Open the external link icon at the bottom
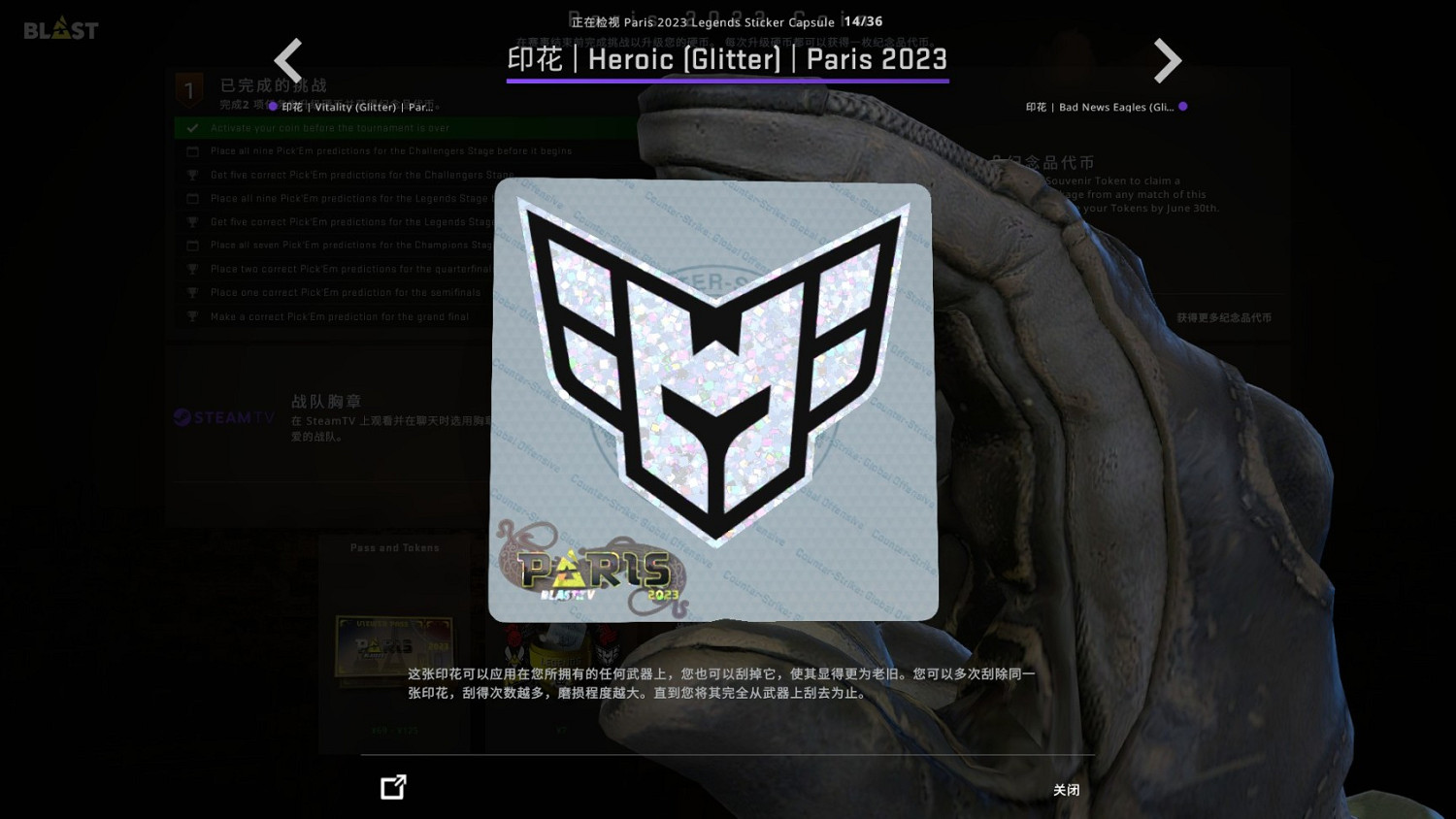Screen dimensions: 1456x819 click(x=392, y=787)
